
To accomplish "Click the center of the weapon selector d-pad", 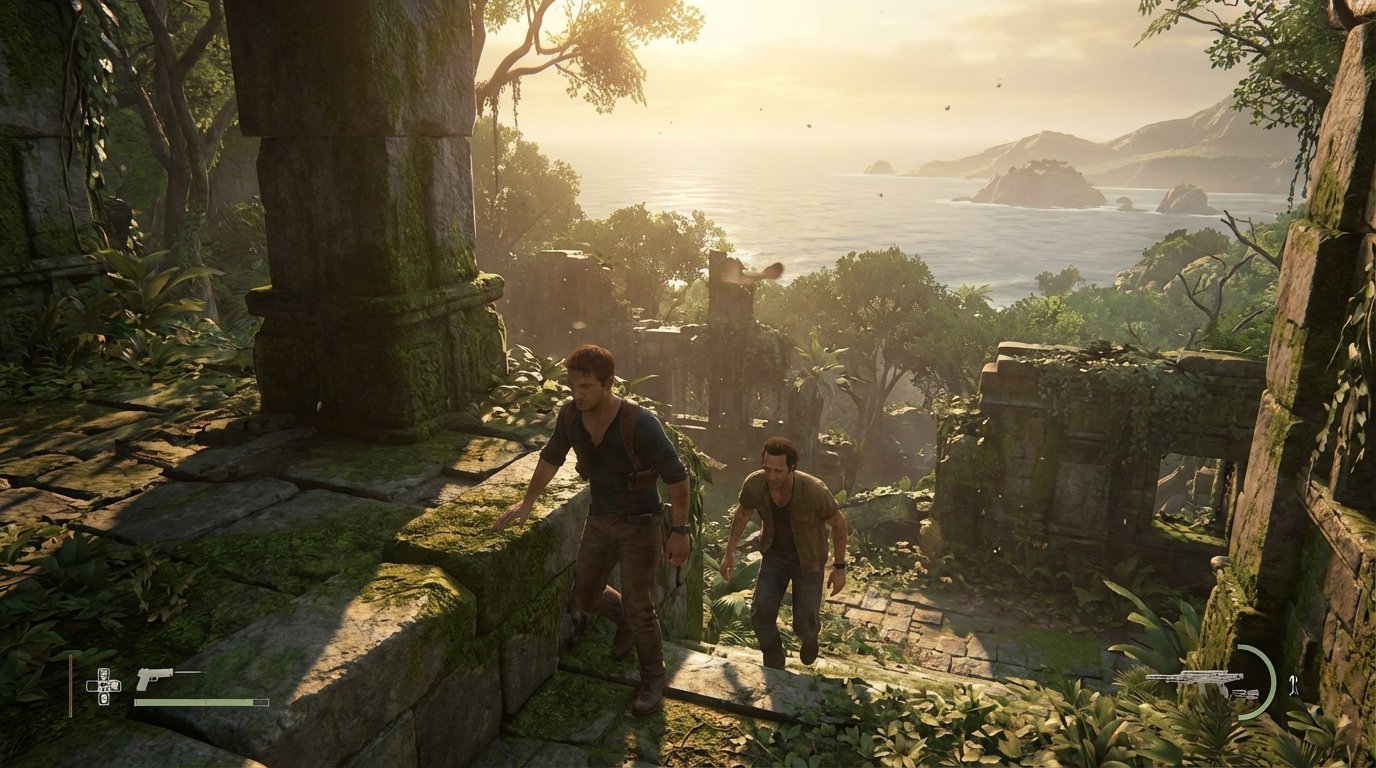I will click(x=103, y=685).
